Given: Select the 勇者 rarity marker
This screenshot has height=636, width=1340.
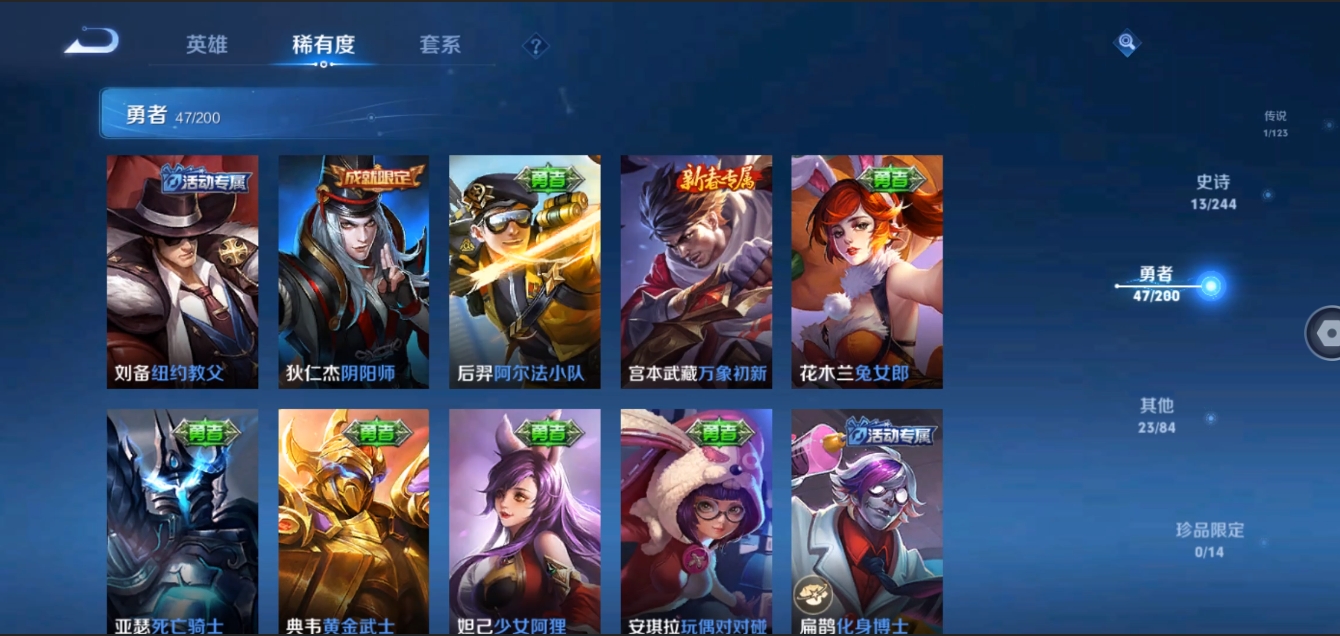Looking at the screenshot, I should pyautogui.click(x=1211, y=287).
